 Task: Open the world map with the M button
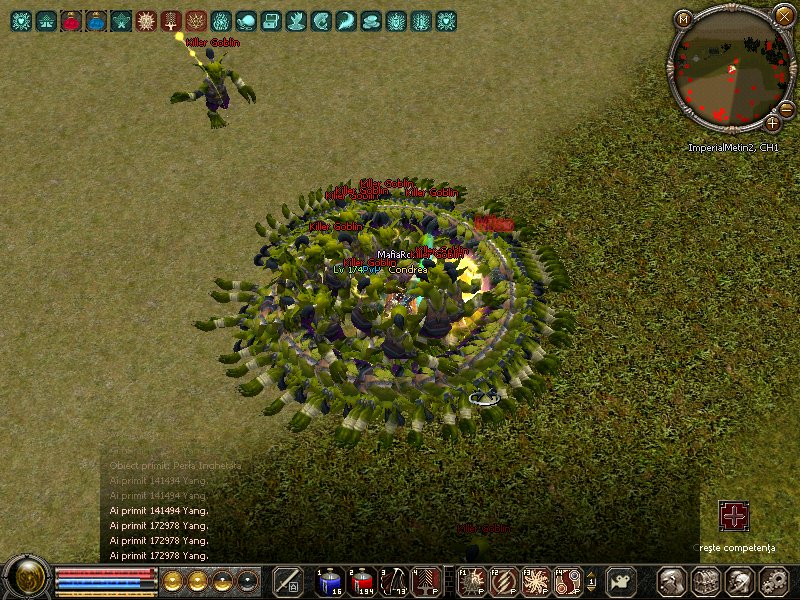tap(683, 18)
